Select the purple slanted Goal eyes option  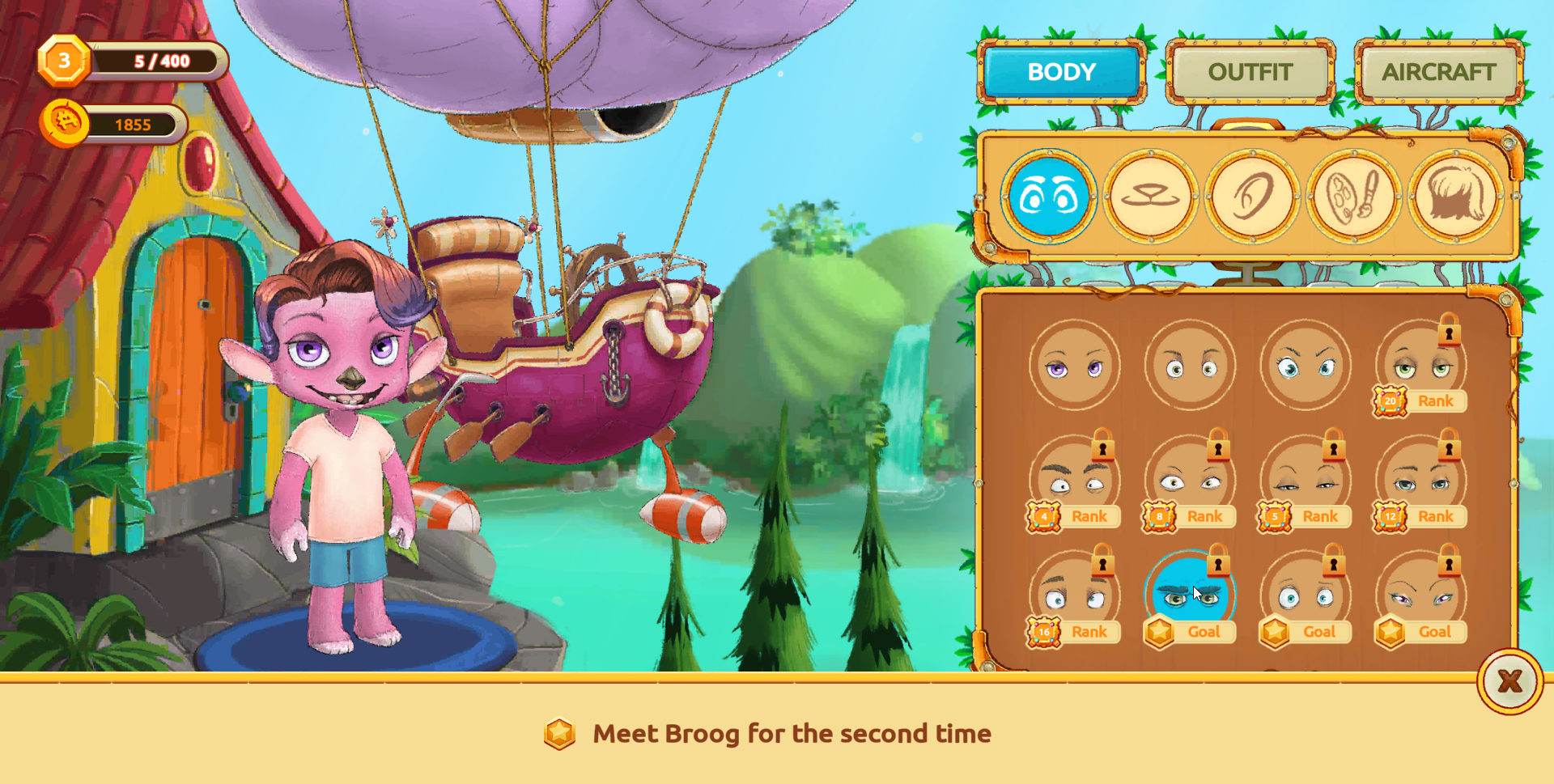(1420, 597)
